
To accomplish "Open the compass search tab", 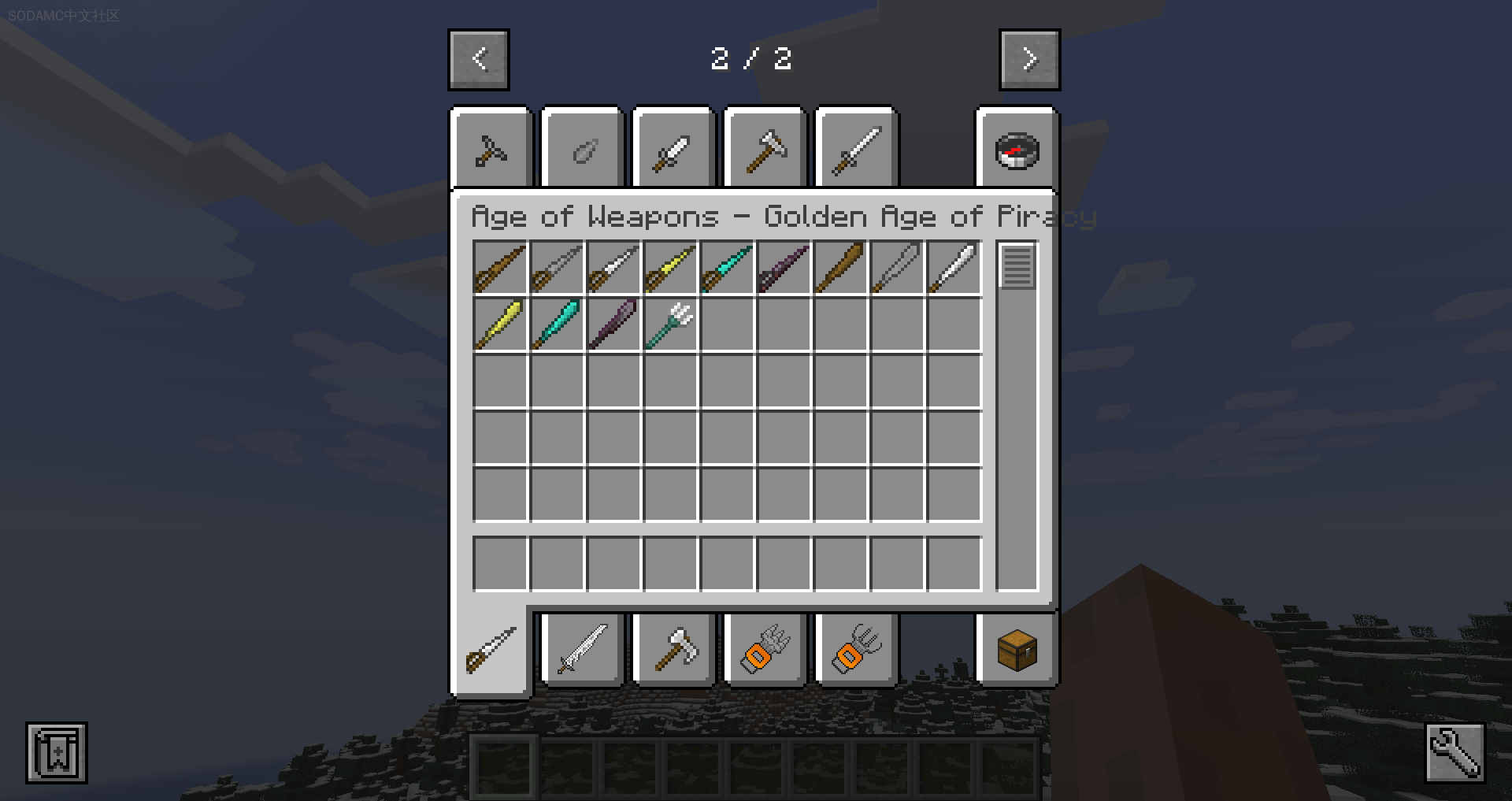I will (1017, 150).
